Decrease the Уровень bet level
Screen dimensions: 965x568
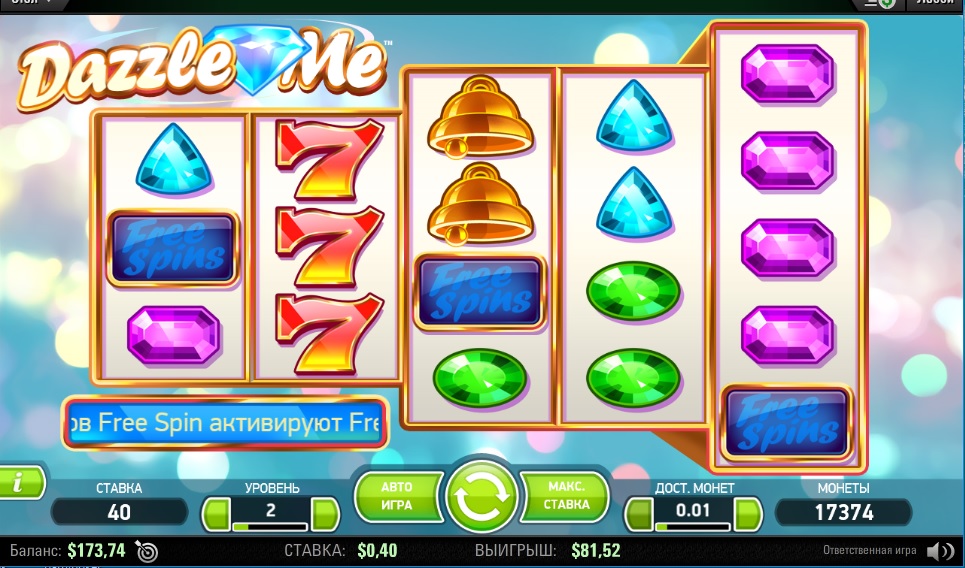tap(217, 514)
